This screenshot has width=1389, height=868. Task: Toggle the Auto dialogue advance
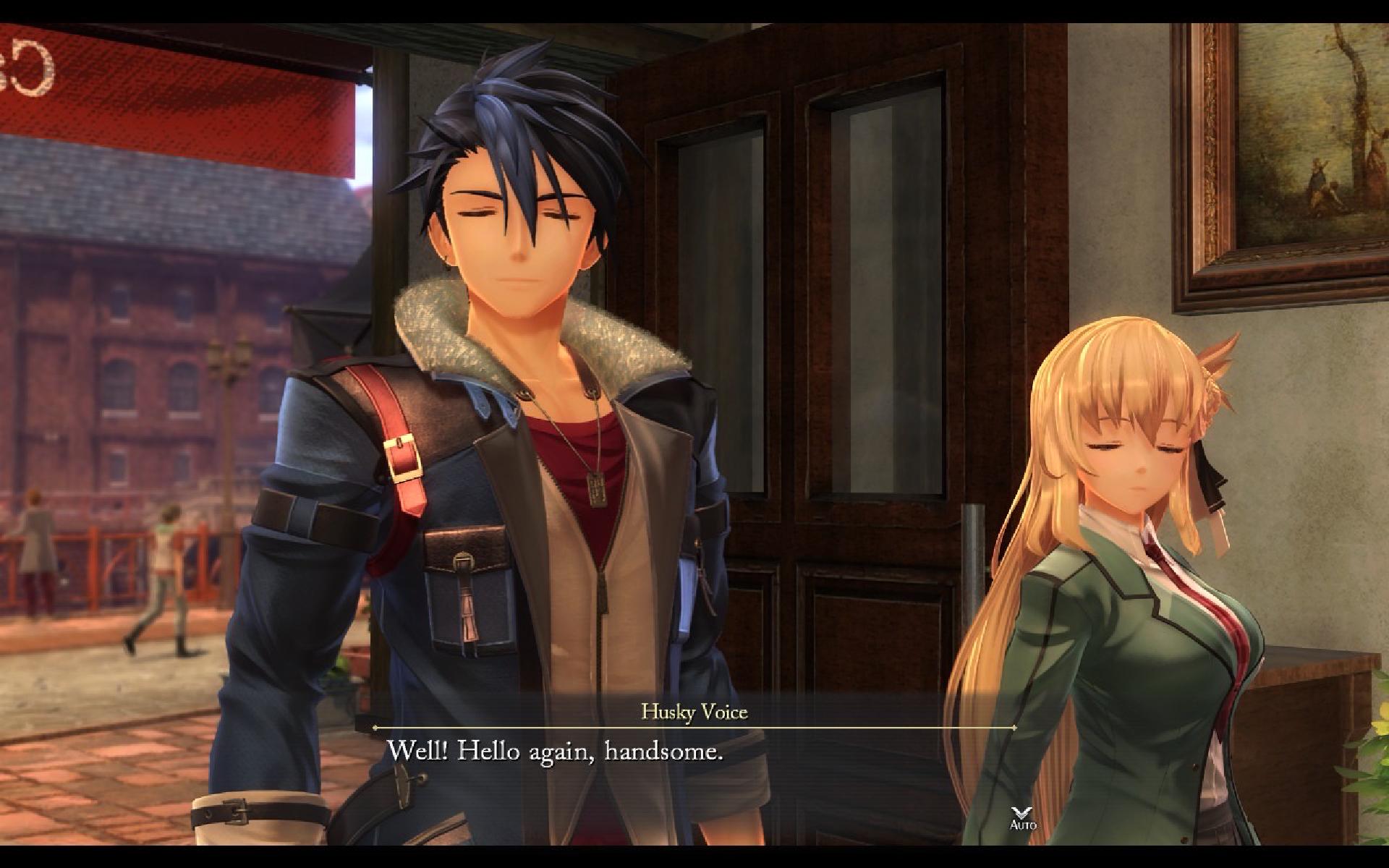[x=1023, y=818]
